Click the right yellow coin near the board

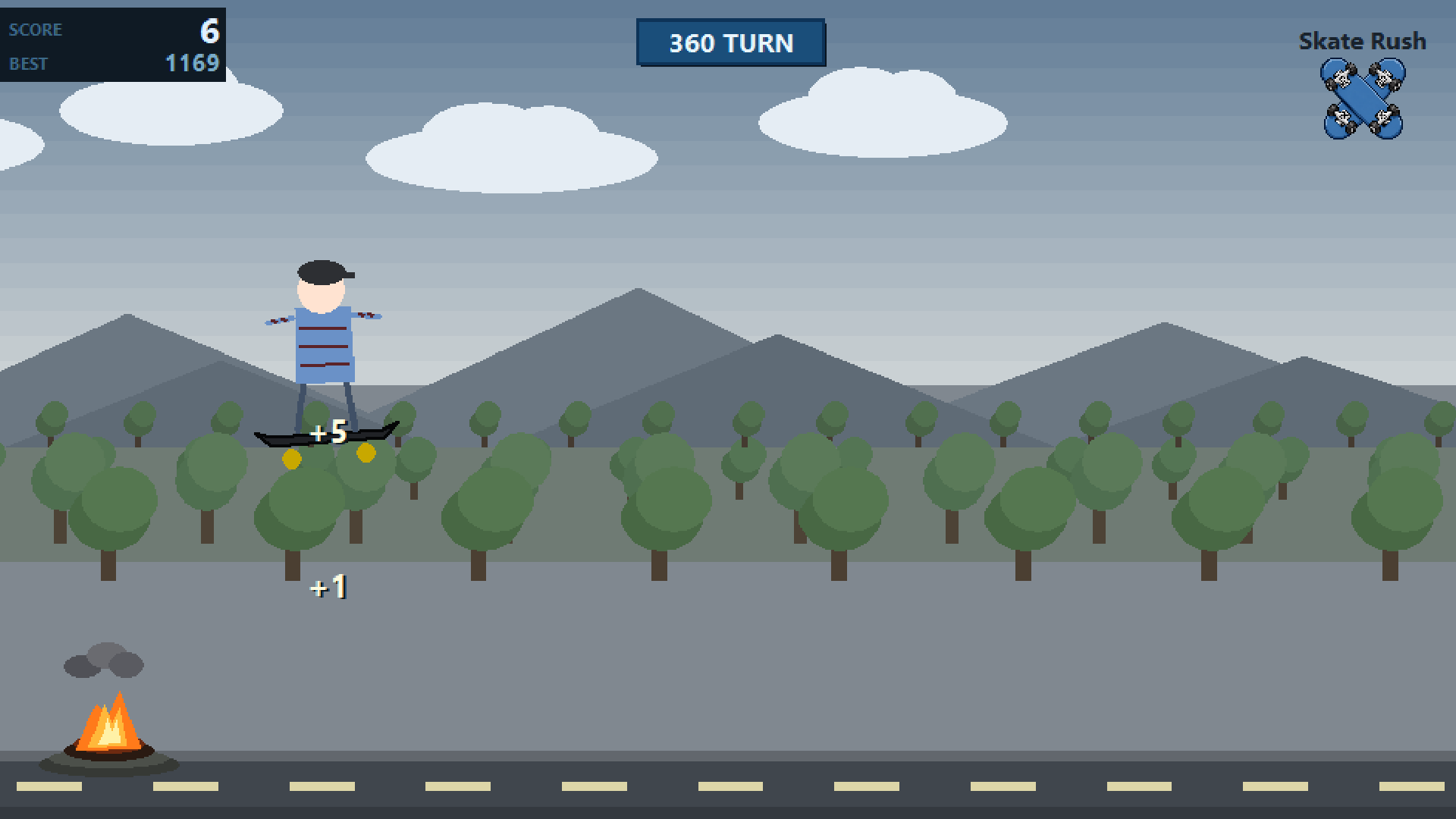click(x=365, y=452)
